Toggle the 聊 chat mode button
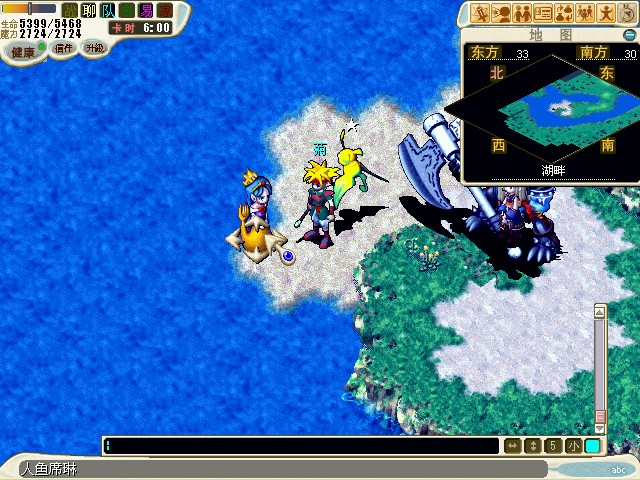The width and height of the screenshot is (640, 480). pos(89,10)
